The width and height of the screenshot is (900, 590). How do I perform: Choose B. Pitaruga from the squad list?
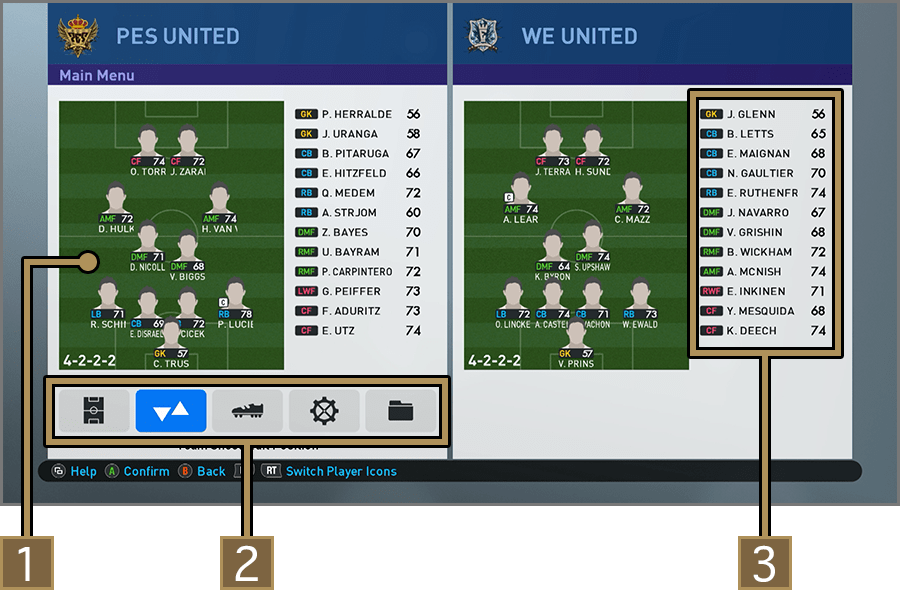pyautogui.click(x=357, y=154)
